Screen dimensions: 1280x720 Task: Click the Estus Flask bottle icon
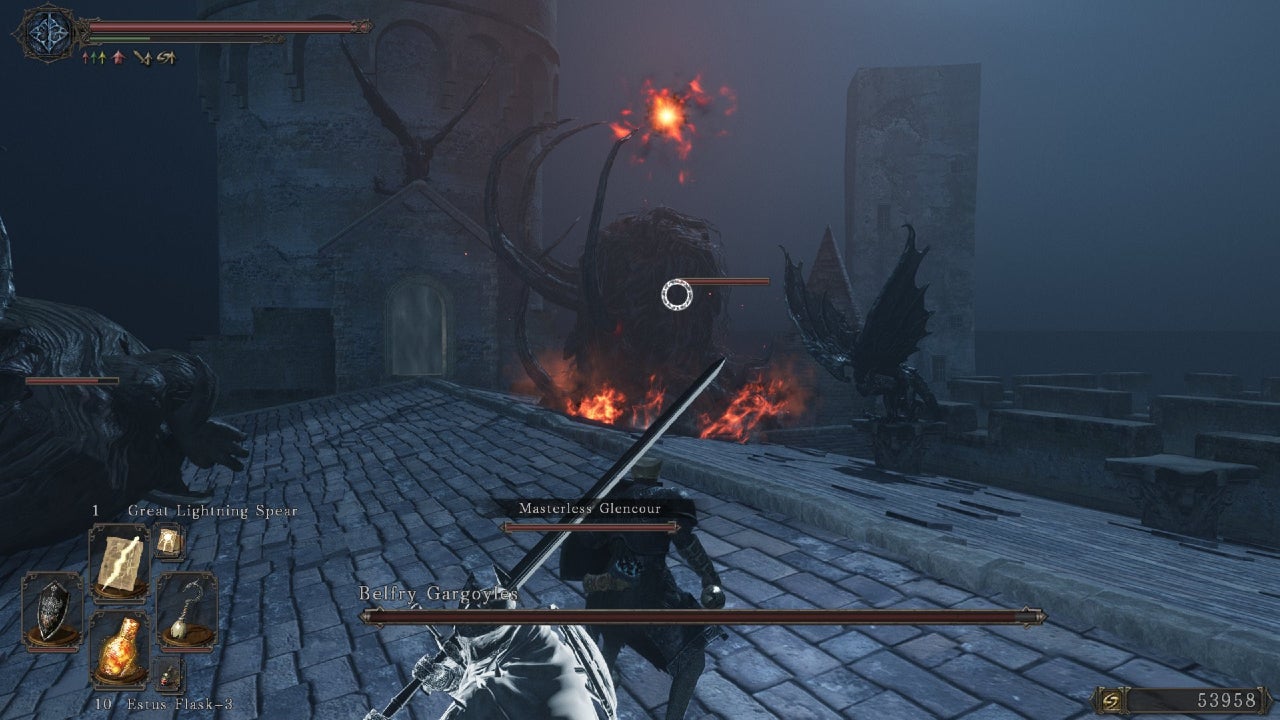pyautogui.click(x=119, y=647)
